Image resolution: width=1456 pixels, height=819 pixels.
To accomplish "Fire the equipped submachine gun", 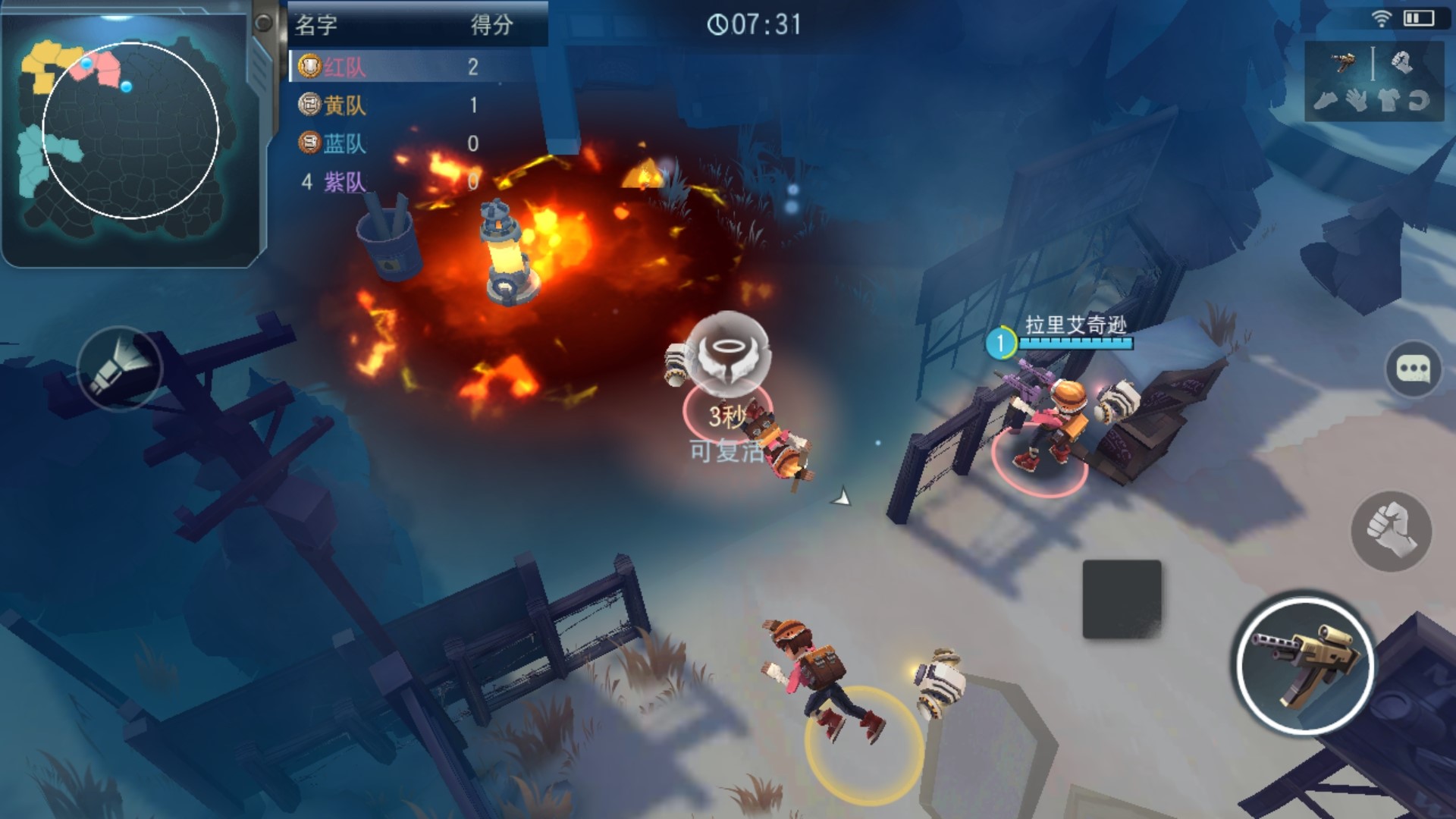I will [1305, 666].
